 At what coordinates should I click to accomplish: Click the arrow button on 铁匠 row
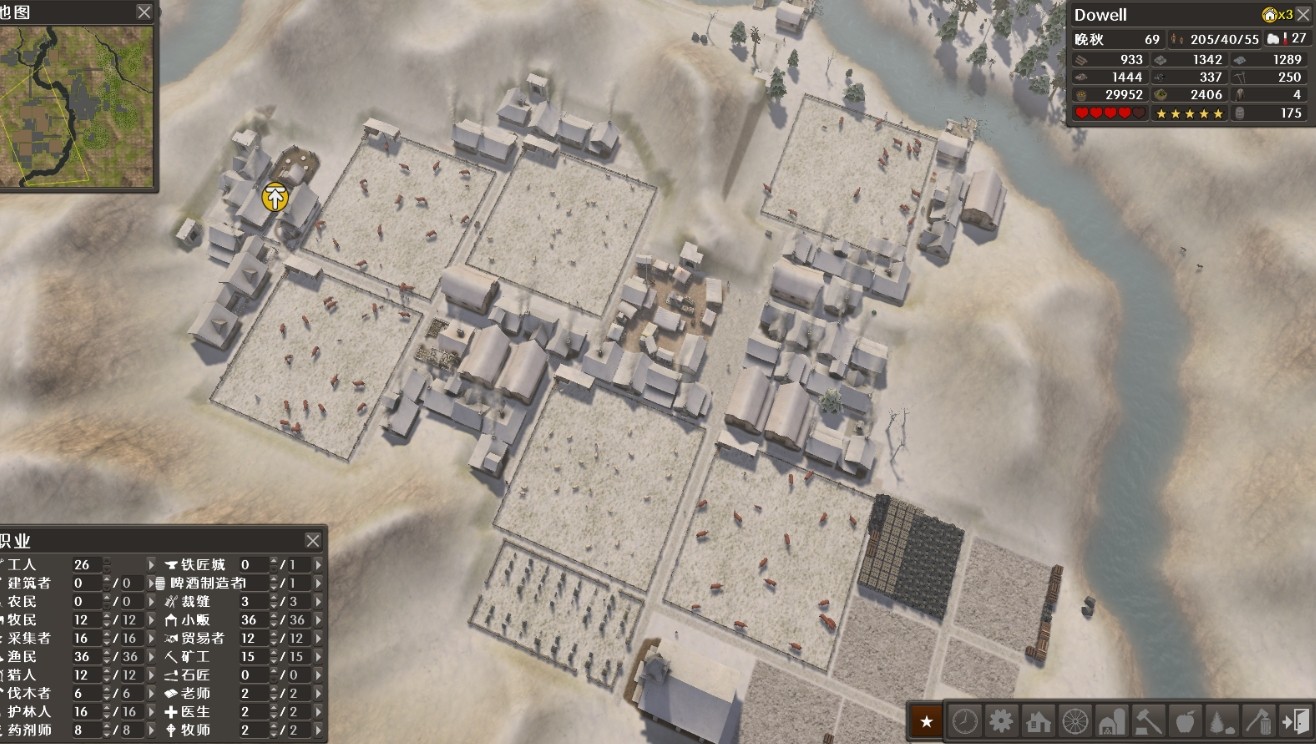click(319, 565)
